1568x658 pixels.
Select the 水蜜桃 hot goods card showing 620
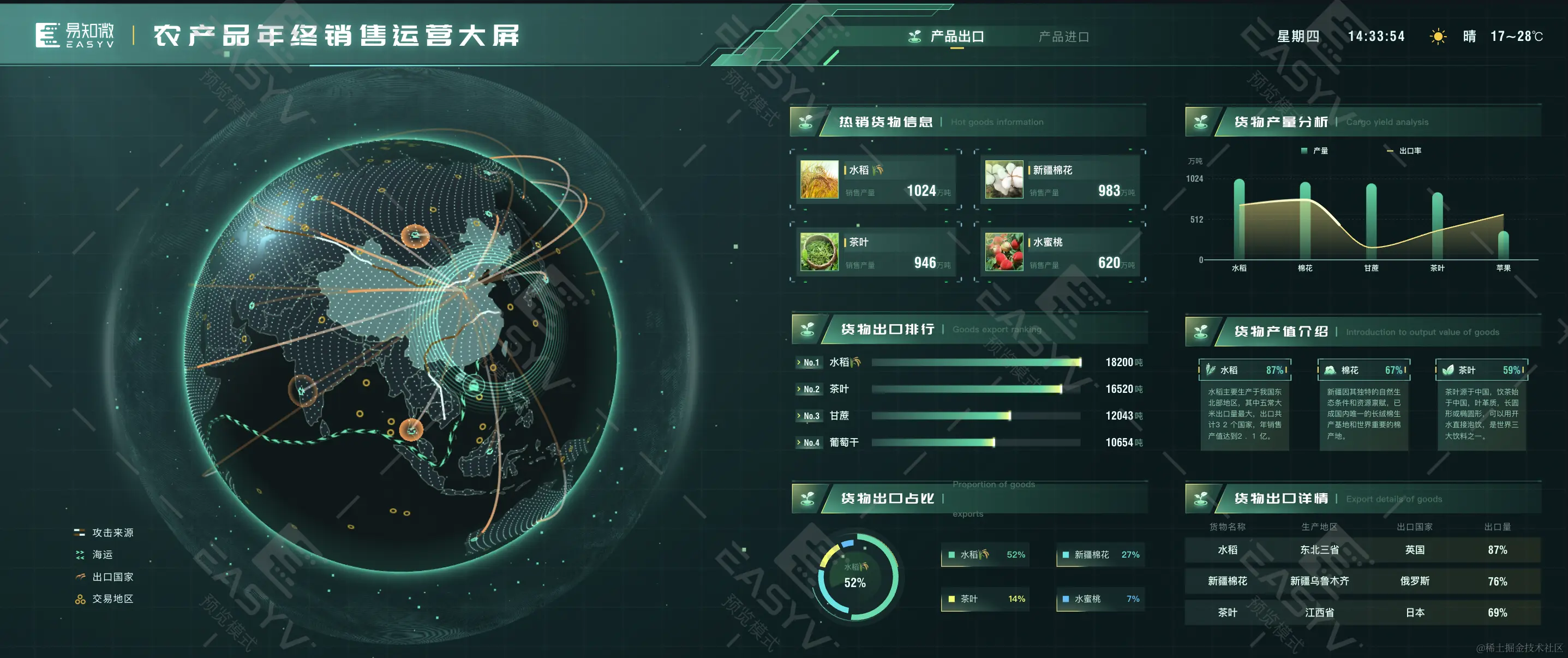(x=1059, y=252)
